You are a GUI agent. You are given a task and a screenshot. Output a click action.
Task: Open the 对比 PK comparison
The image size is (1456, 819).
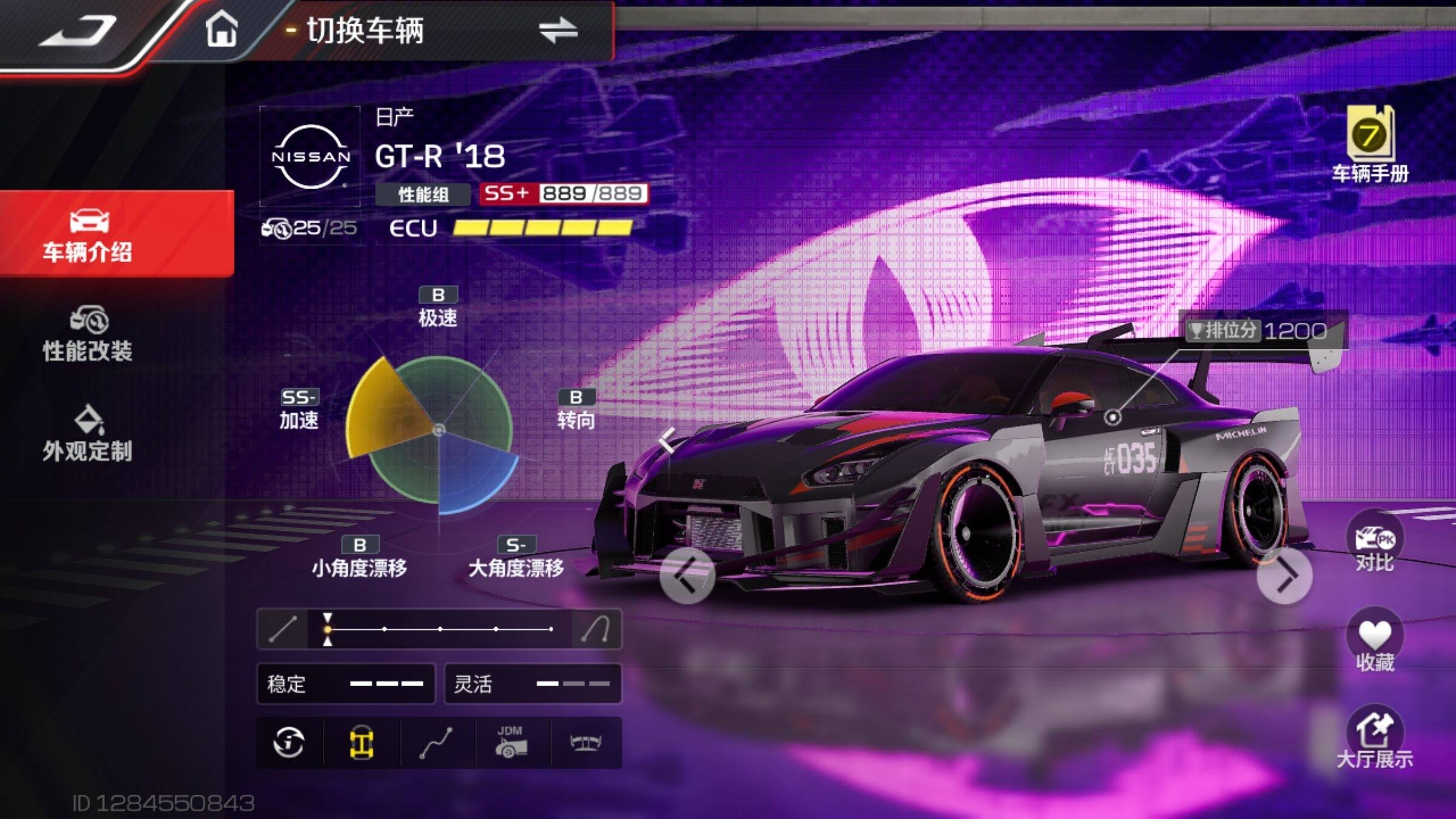pos(1375,543)
